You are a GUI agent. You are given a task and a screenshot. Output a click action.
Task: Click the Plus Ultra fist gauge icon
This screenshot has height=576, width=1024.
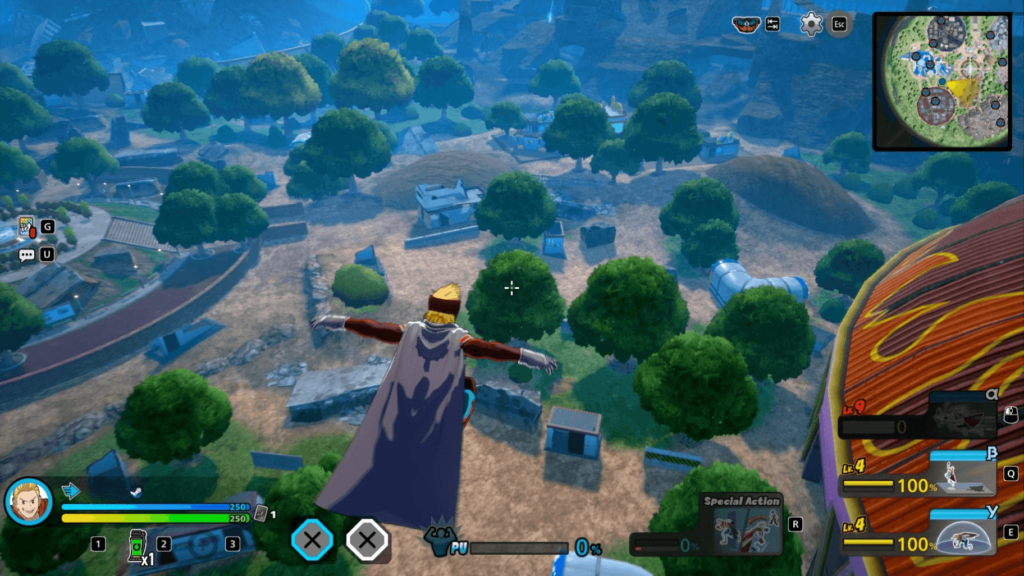tap(439, 543)
